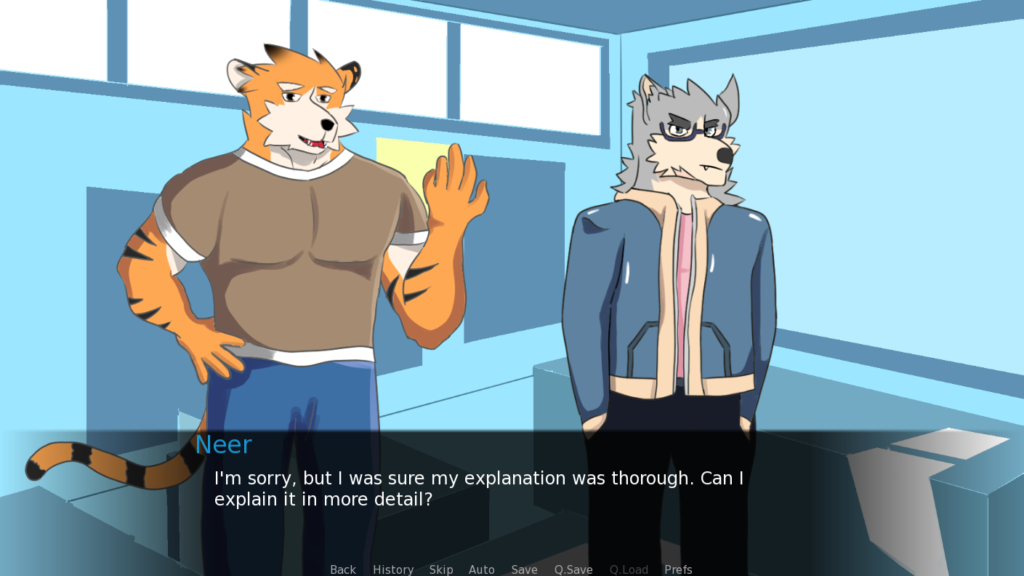Open the Save screen
Viewport: 1024px width, 576px height.
[524, 569]
